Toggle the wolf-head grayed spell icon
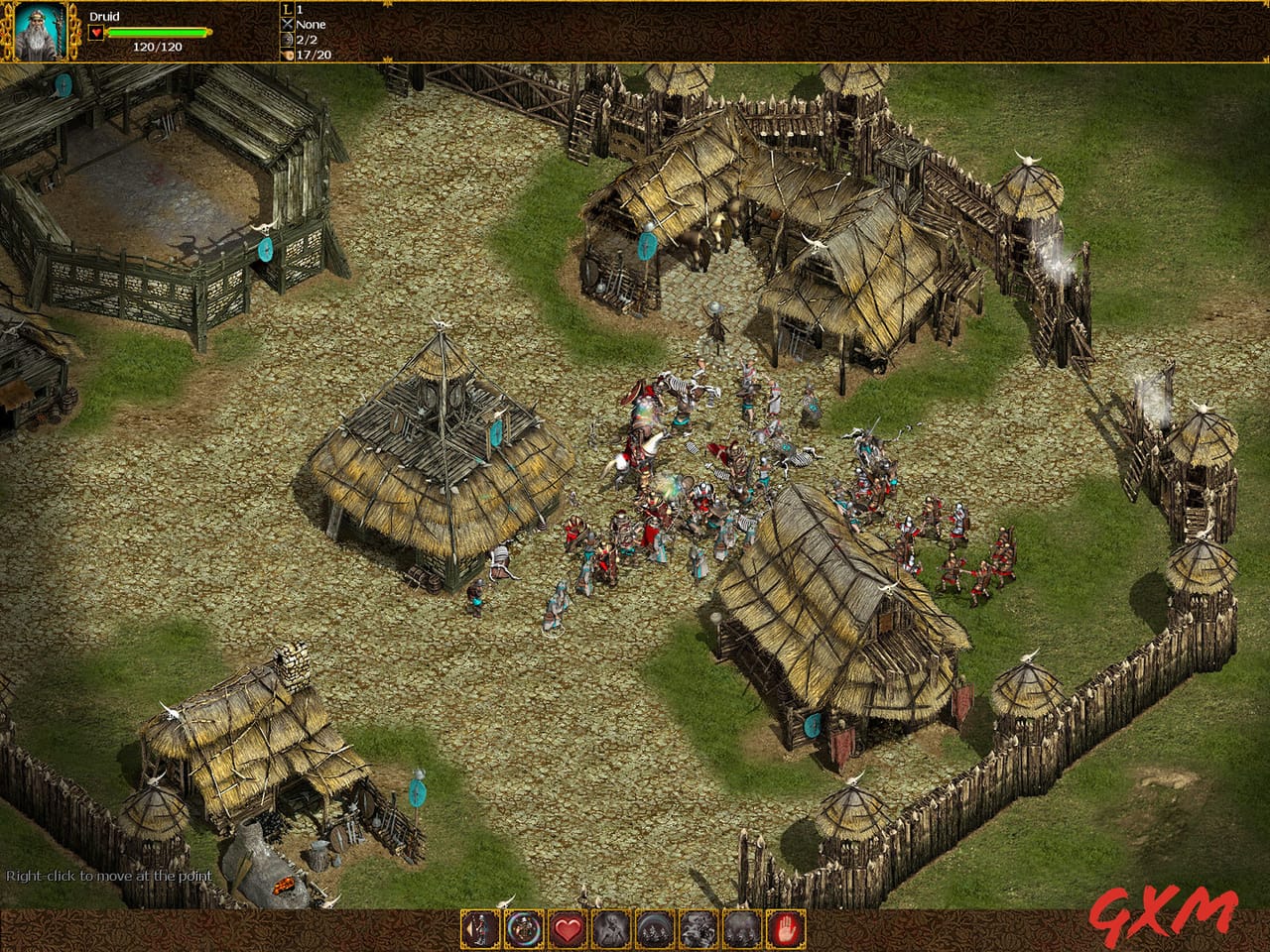Viewport: 1270px width, 952px height. pos(697,929)
